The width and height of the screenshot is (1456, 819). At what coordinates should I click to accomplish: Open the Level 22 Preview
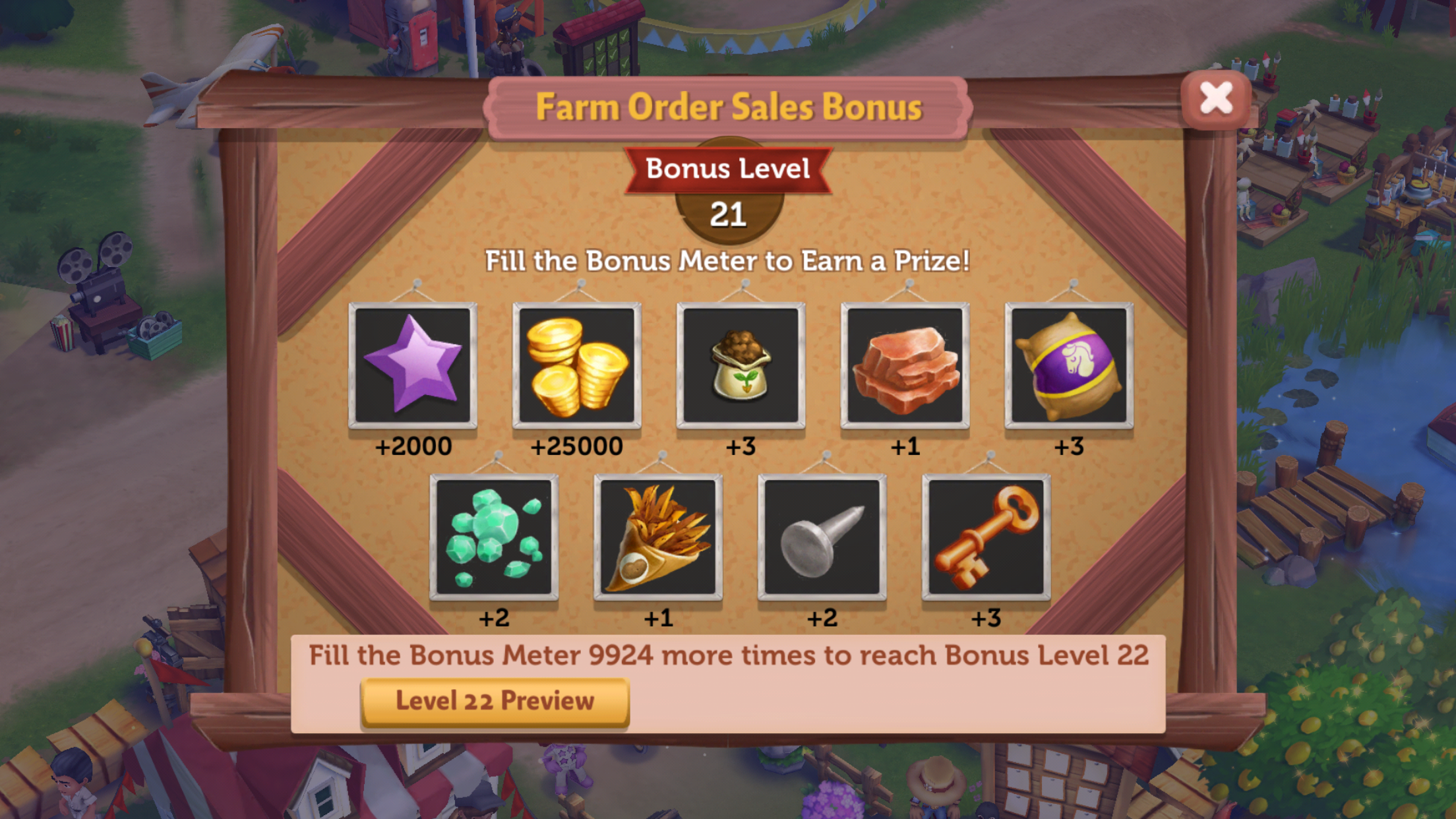pyautogui.click(x=495, y=702)
